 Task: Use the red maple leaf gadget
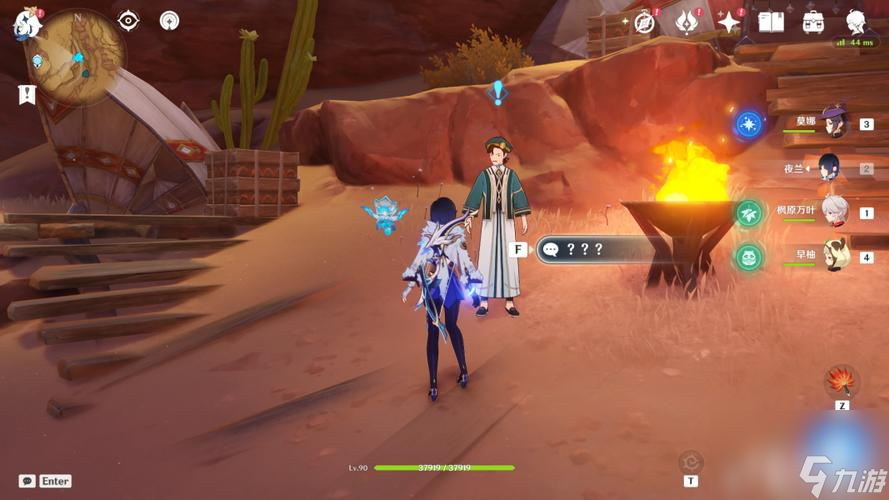click(x=841, y=381)
